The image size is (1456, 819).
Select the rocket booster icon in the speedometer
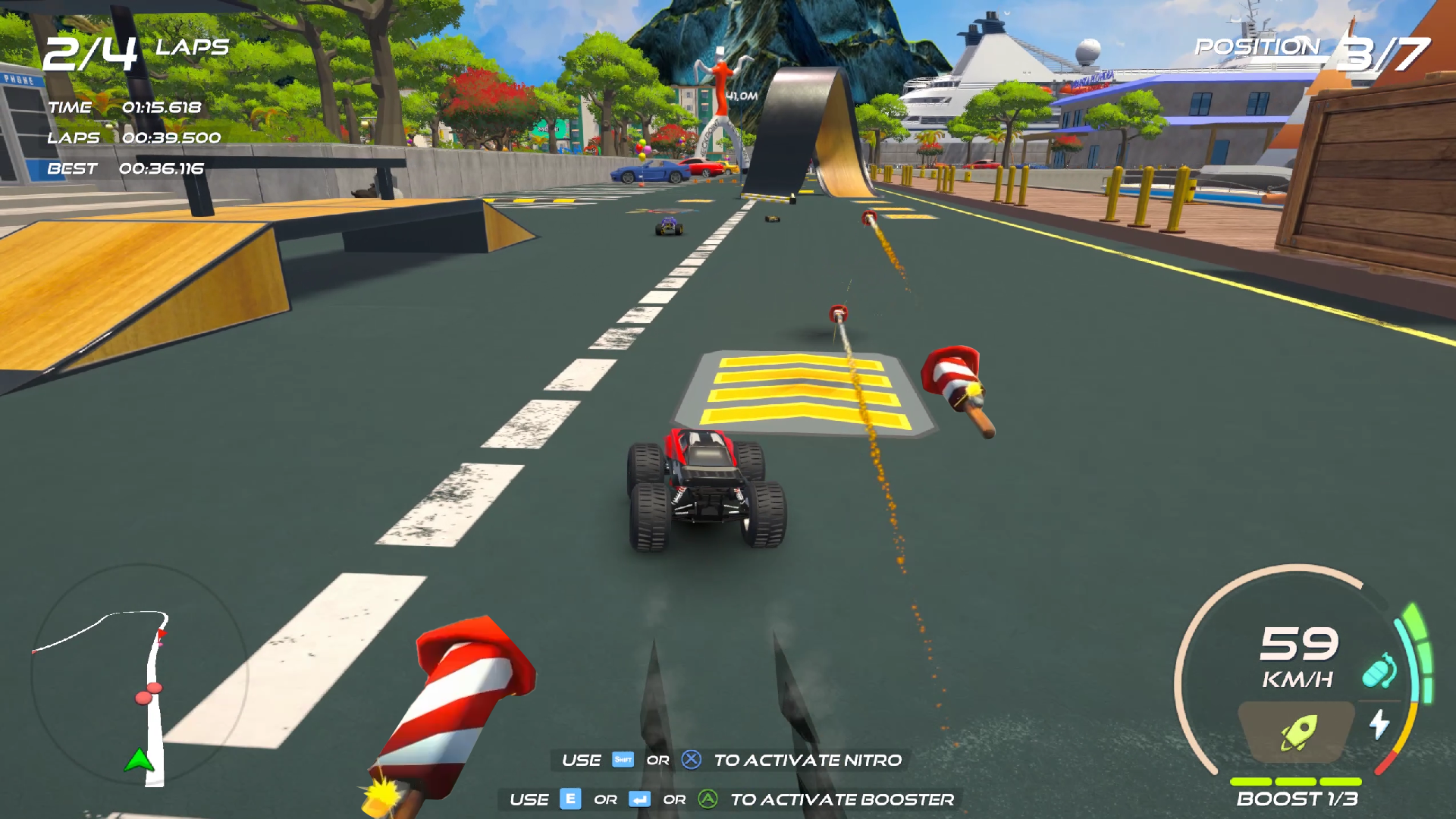pyautogui.click(x=1298, y=732)
